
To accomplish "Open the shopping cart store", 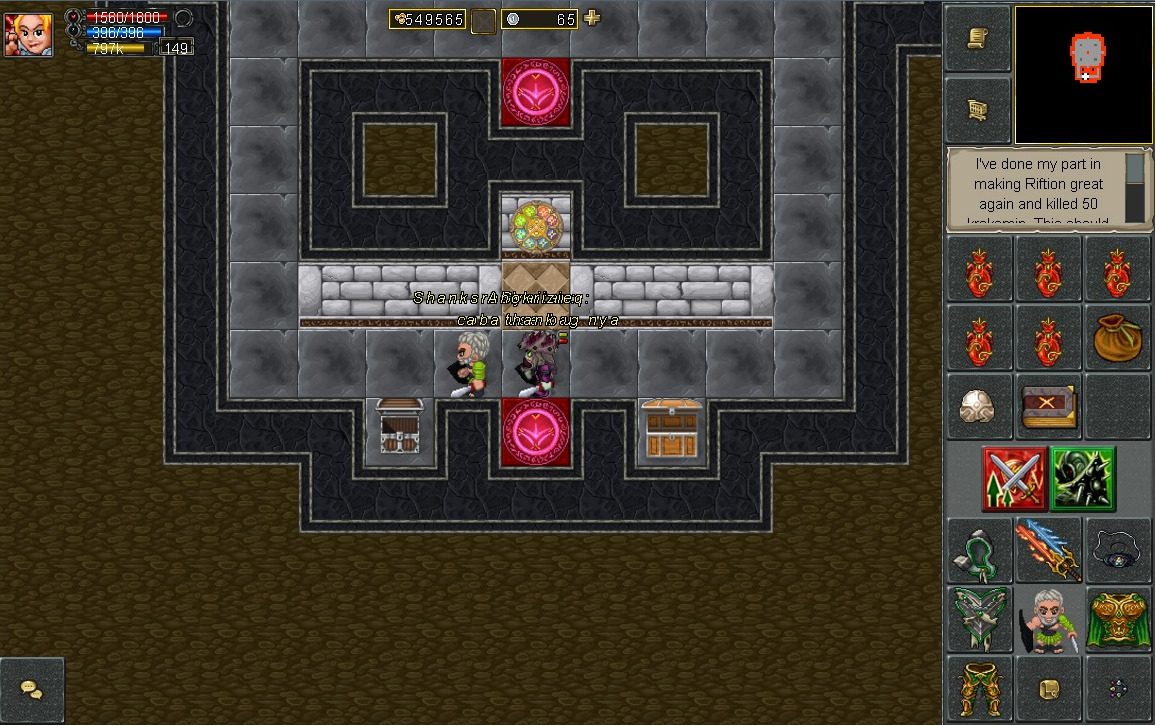I will 979,110.
